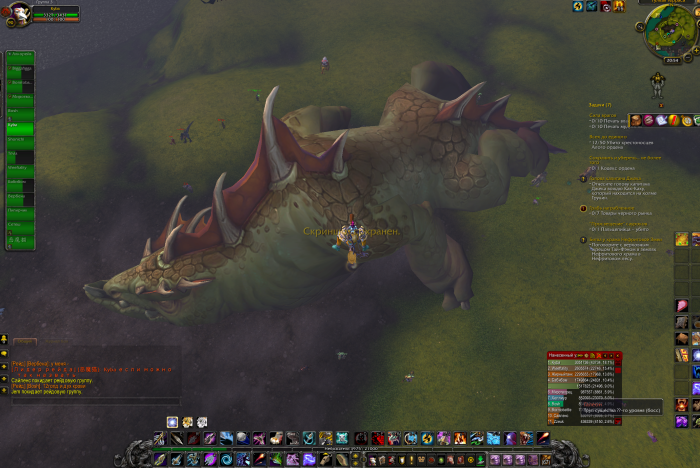Click the first buff icon at top

point(578,7)
